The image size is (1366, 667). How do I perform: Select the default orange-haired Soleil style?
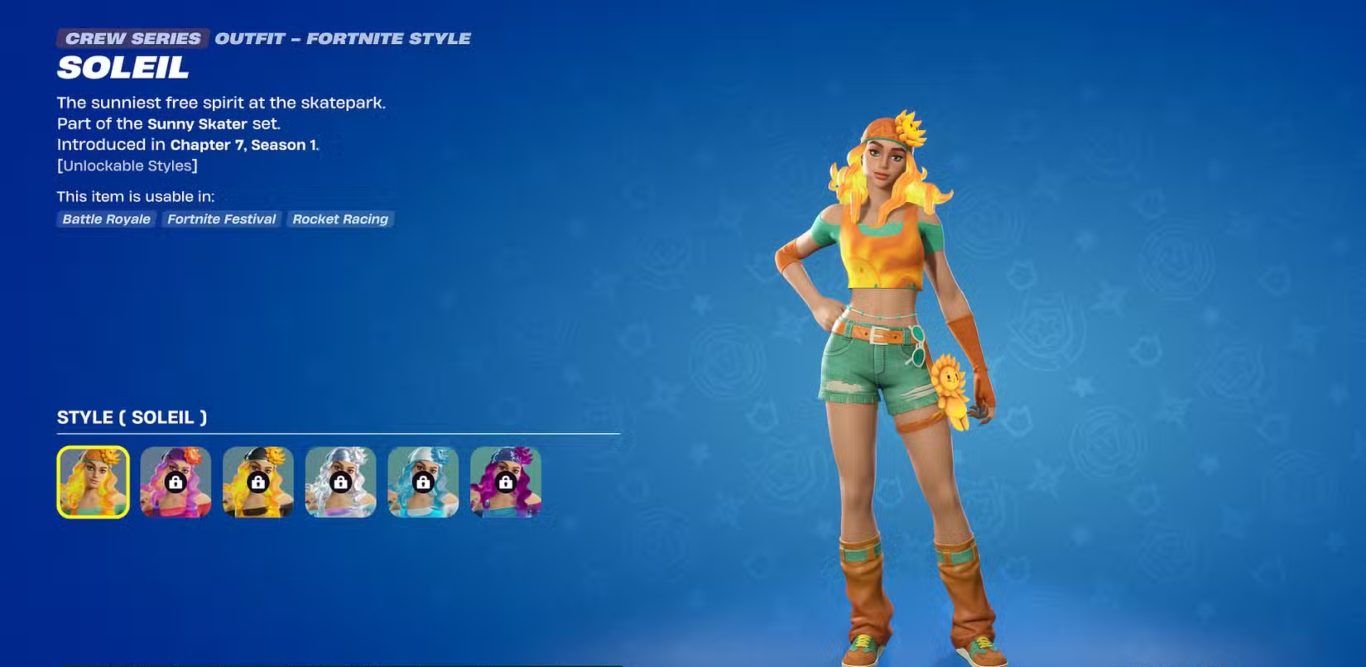pos(93,482)
